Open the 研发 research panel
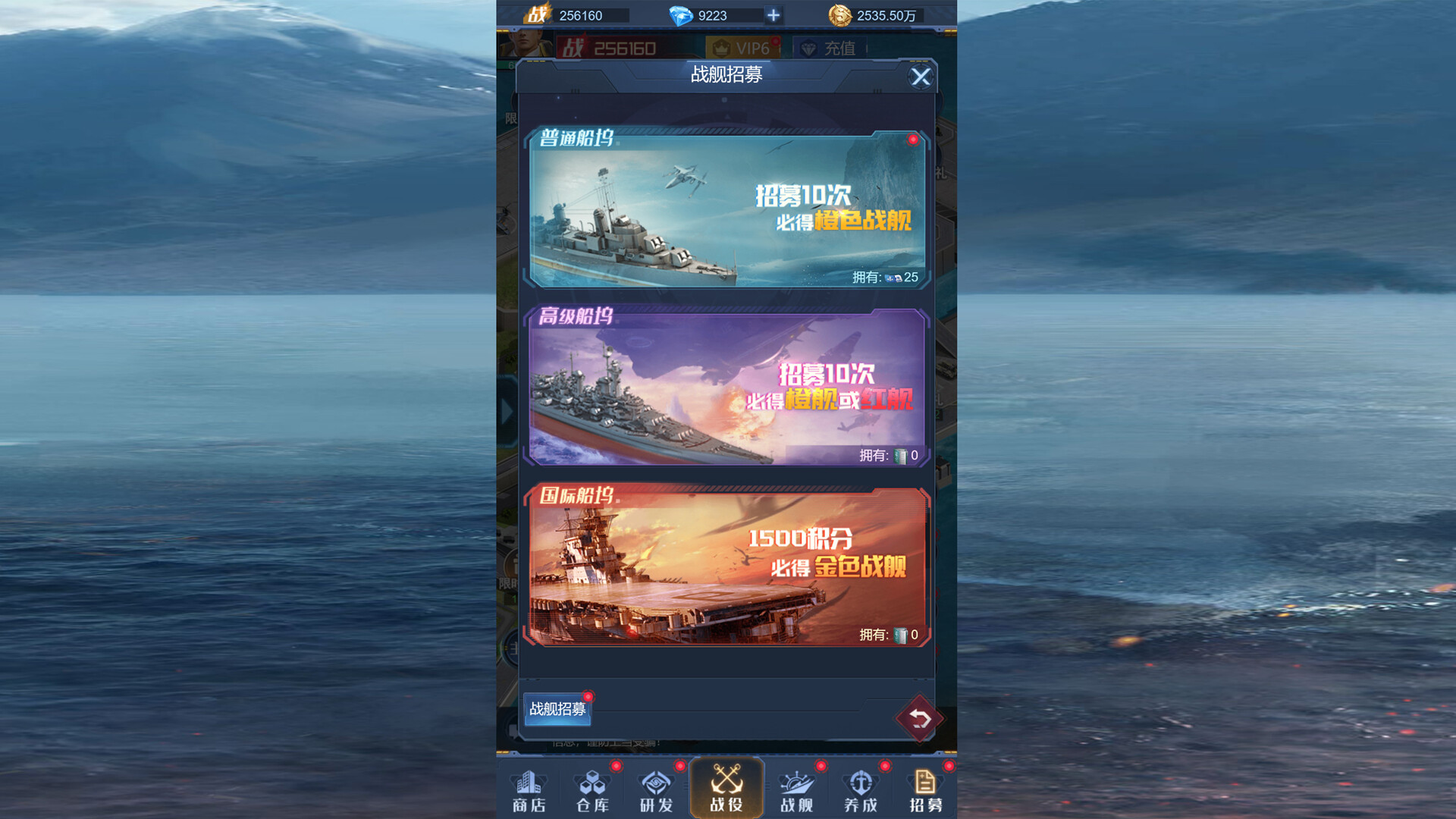This screenshot has width=1456, height=819. pos(655,789)
